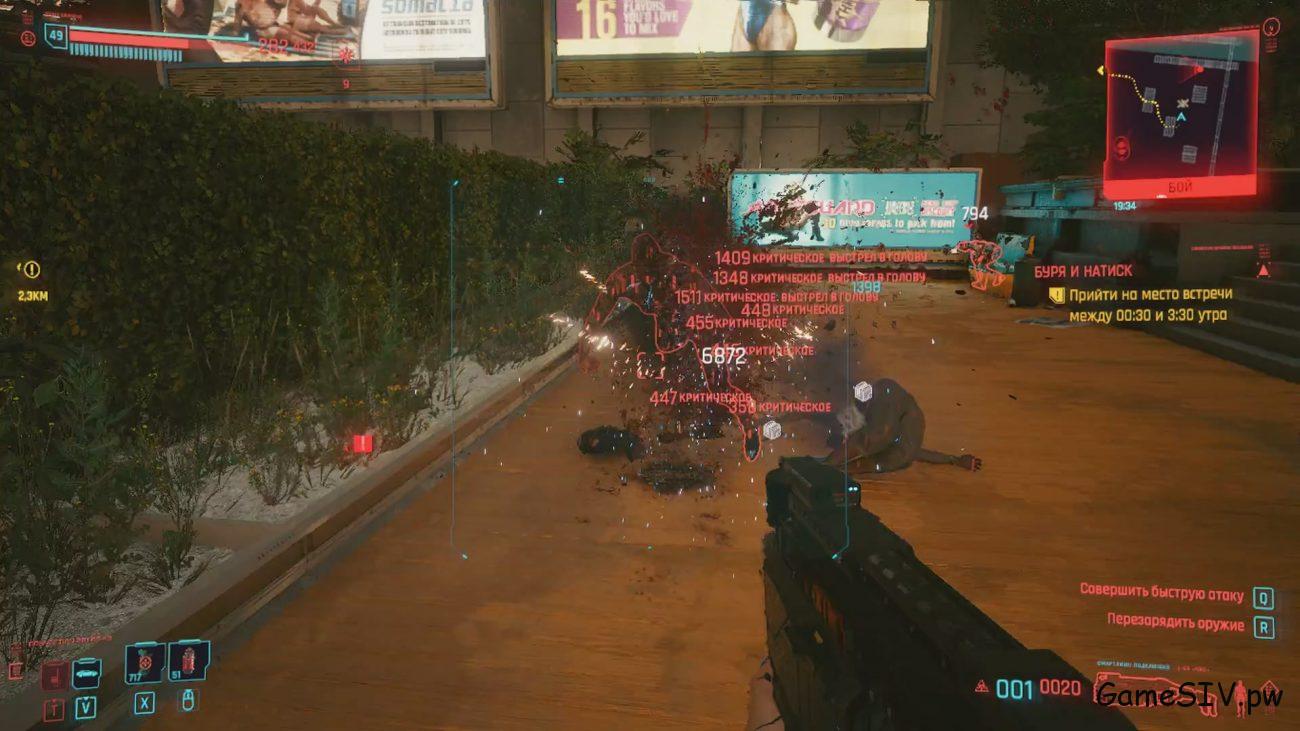Select the healing inhaler icon showing 51
Image resolution: width=1300 pixels, height=731 pixels.
pyautogui.click(x=188, y=660)
